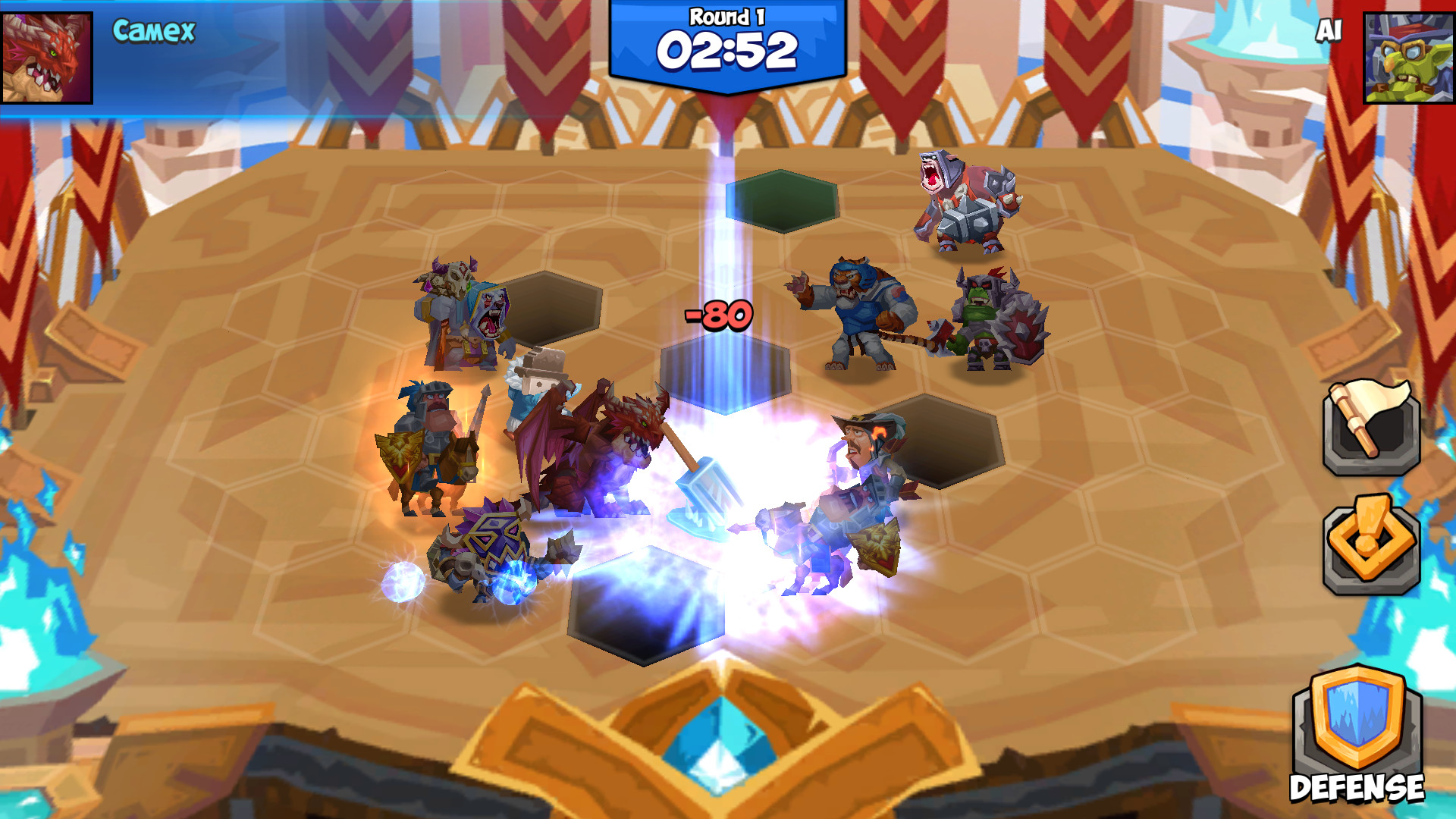Screen dimensions: 1456x819
Task: Click the Round 1 timer banner
Action: coord(726,42)
